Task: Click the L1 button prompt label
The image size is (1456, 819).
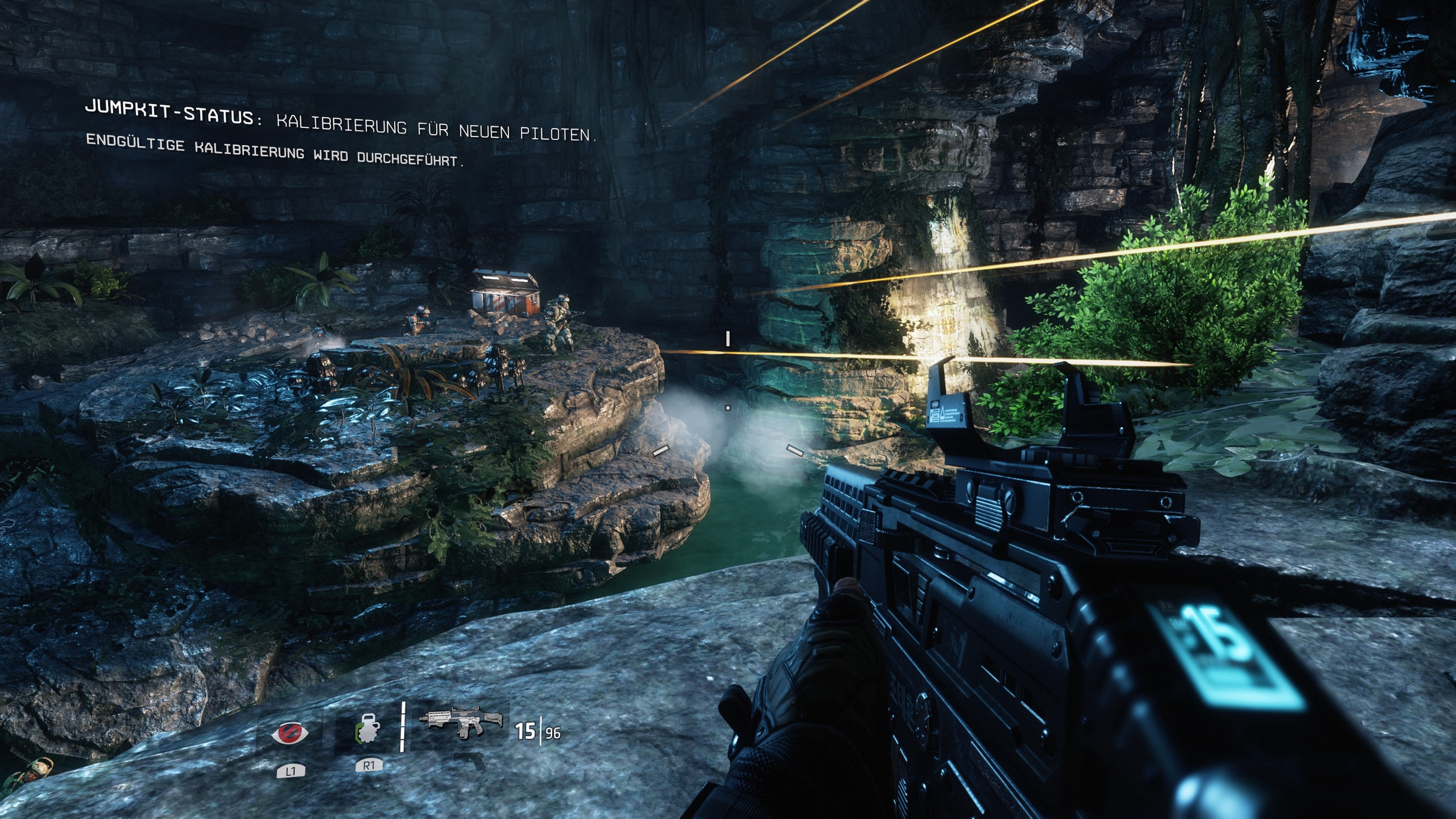Action: coord(292,772)
